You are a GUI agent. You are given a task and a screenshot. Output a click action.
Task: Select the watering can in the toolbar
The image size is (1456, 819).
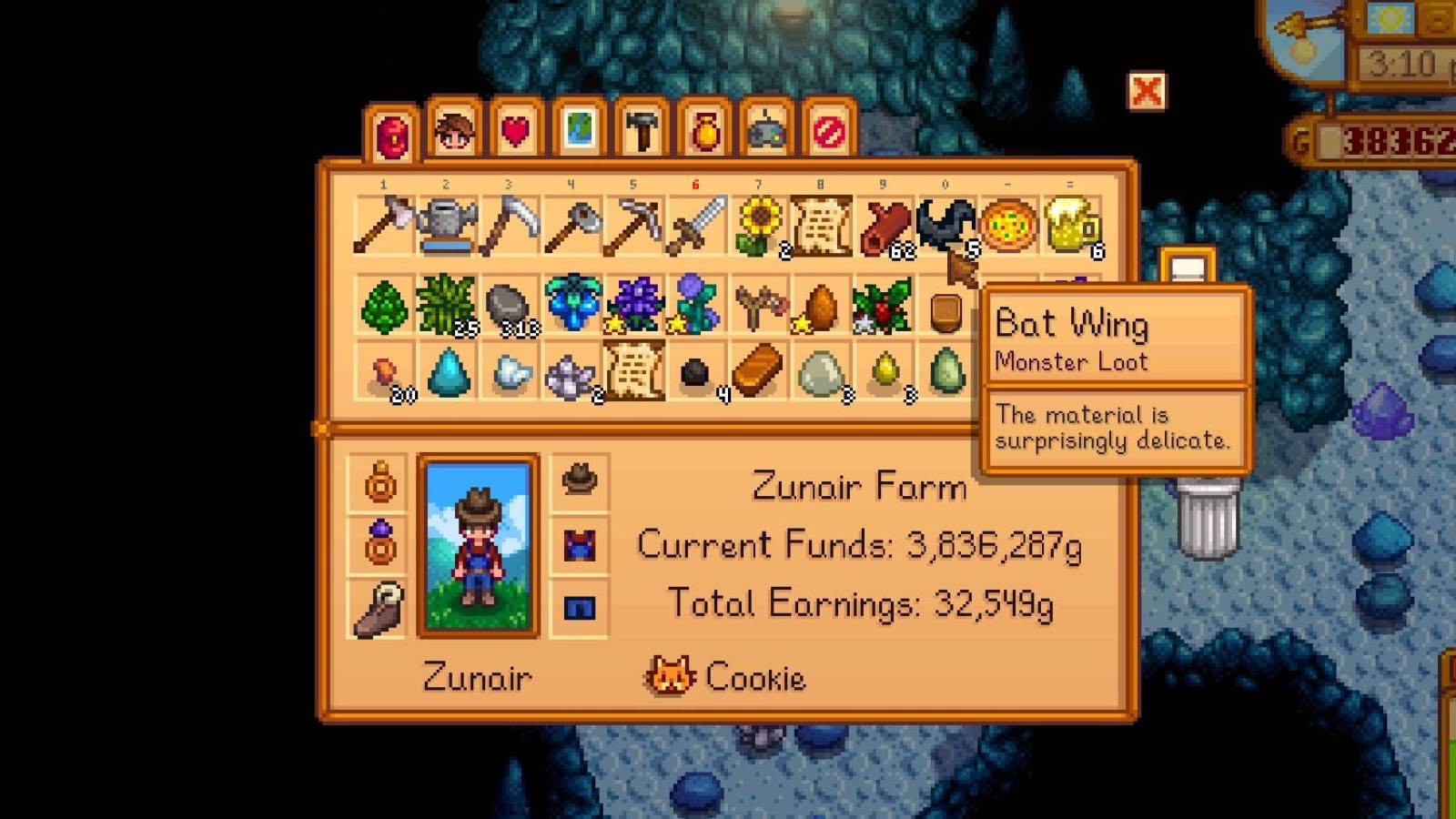click(x=448, y=223)
